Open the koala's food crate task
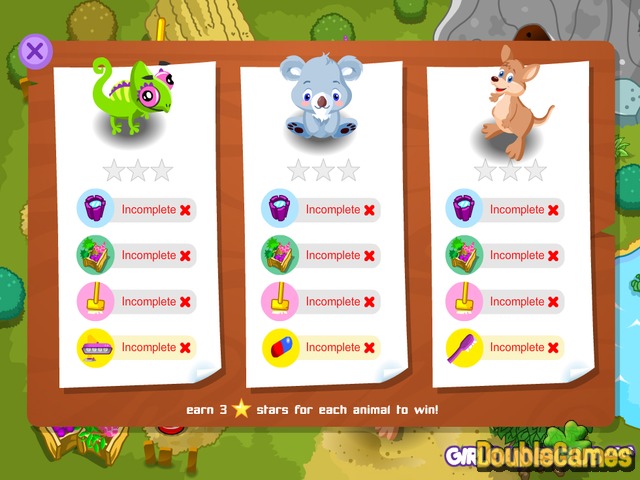The image size is (640, 480). click(x=279, y=255)
